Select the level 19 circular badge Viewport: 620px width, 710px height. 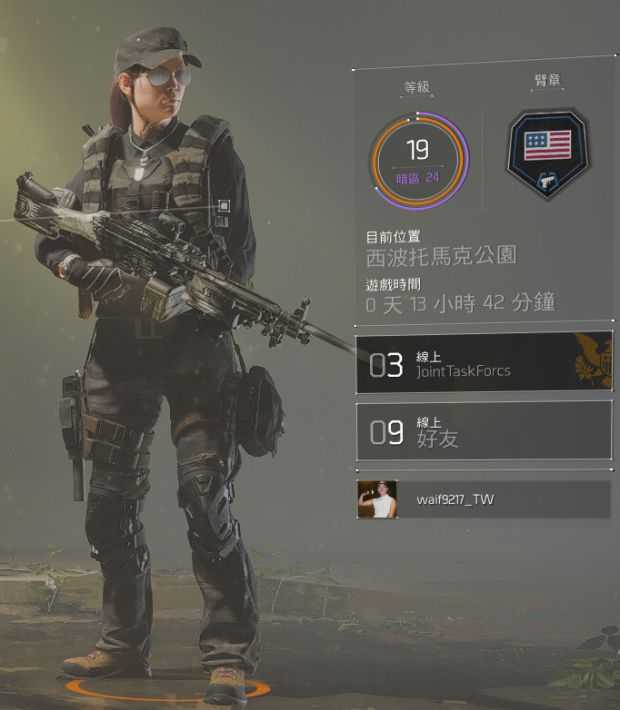[419, 158]
